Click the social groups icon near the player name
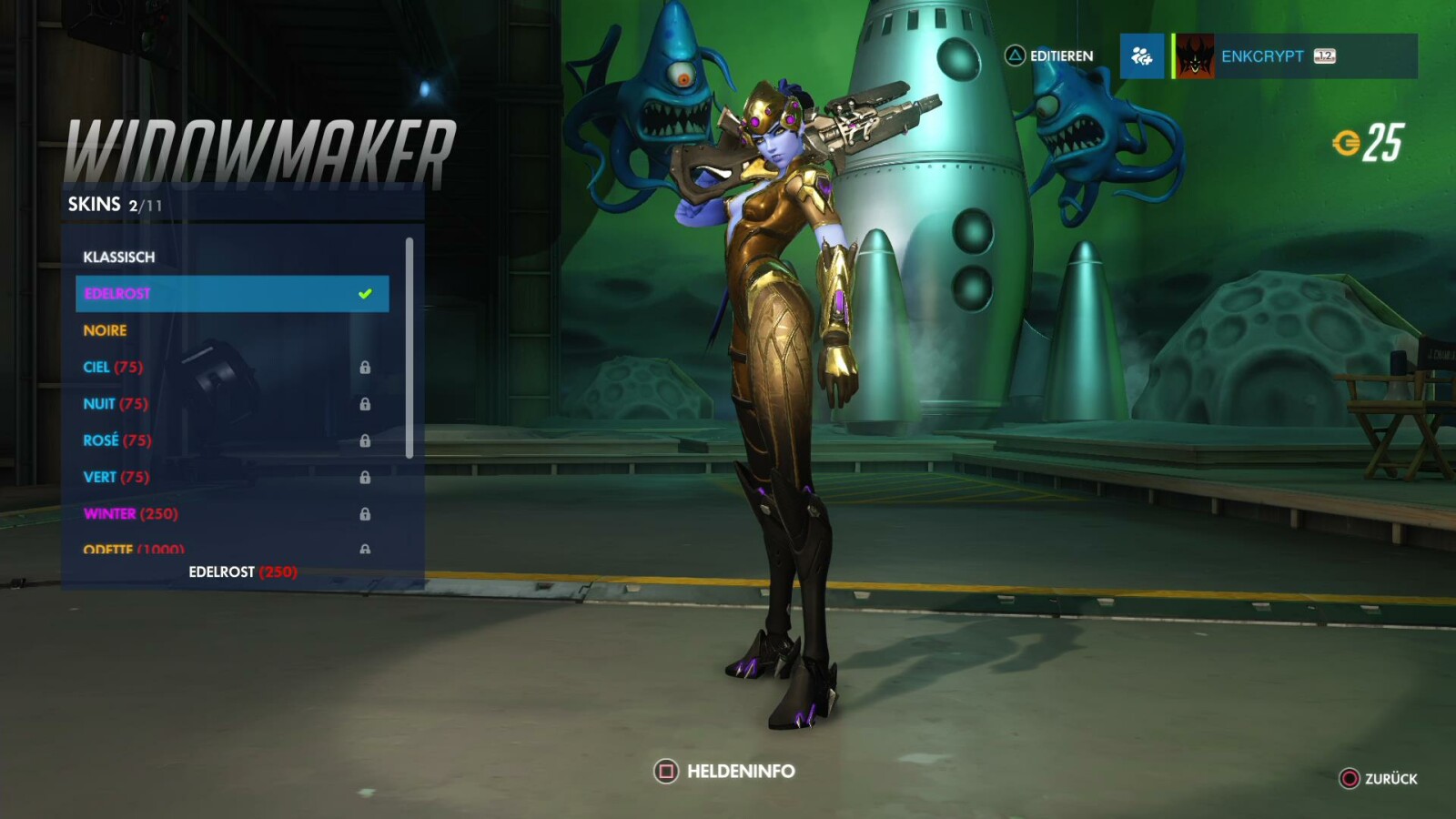 [1141, 56]
